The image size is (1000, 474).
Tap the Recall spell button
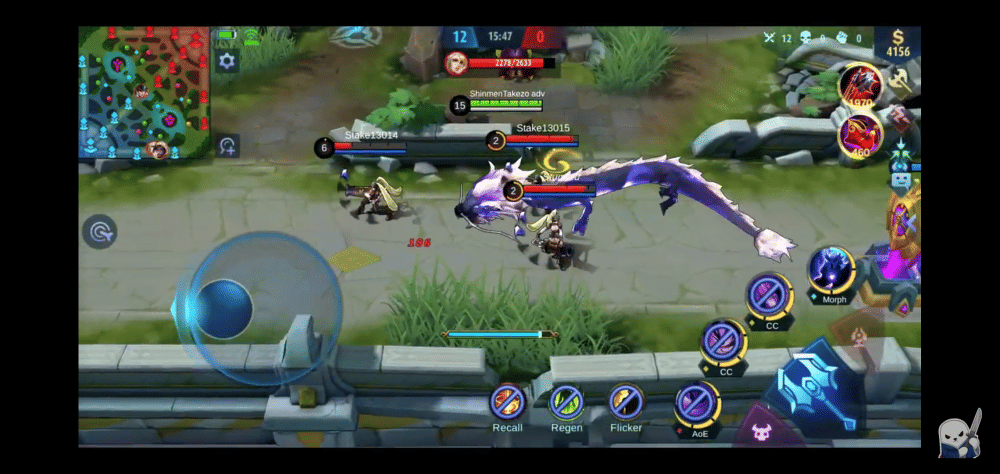tap(508, 403)
